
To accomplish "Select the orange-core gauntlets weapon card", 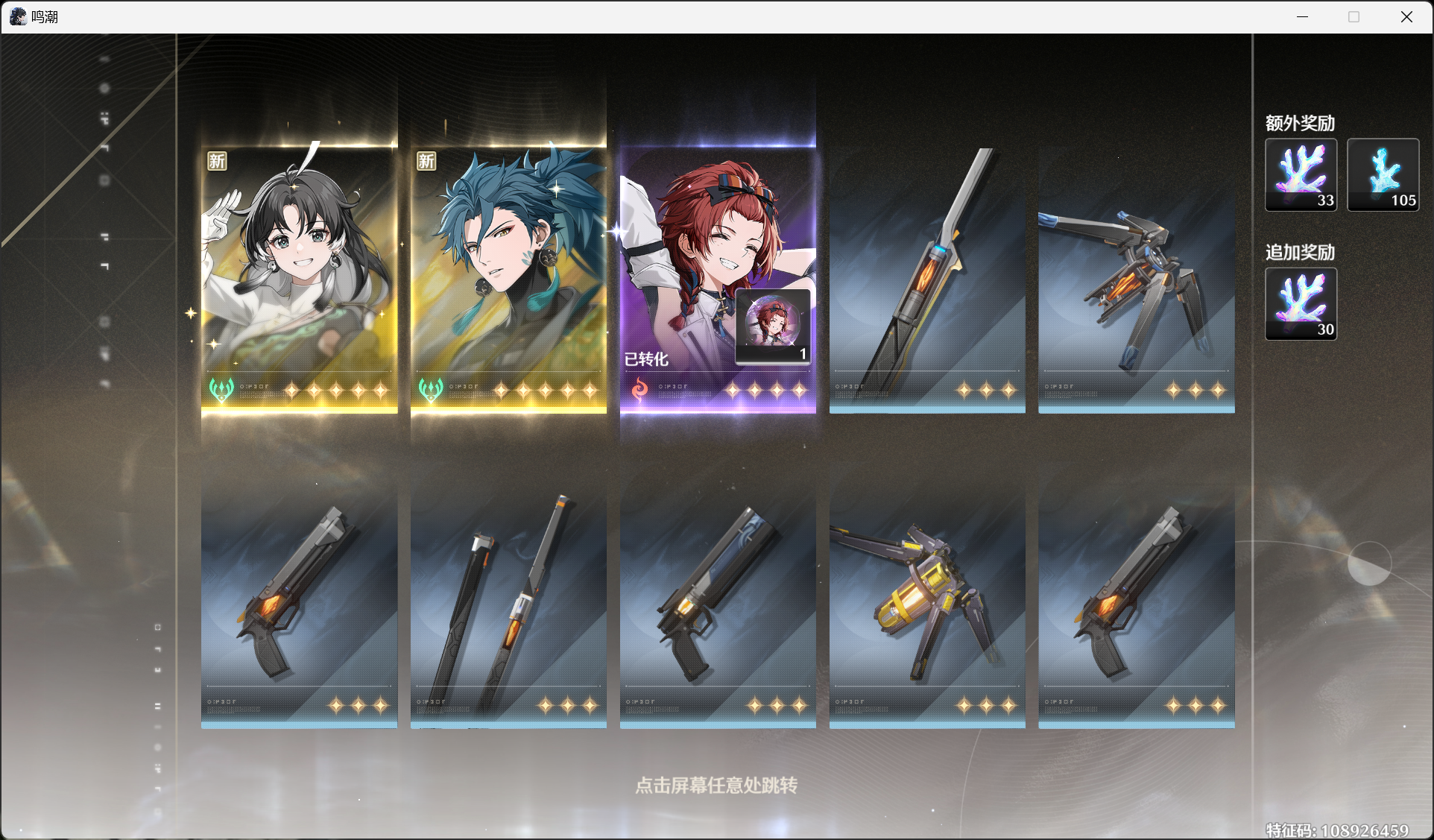I will 1136,277.
